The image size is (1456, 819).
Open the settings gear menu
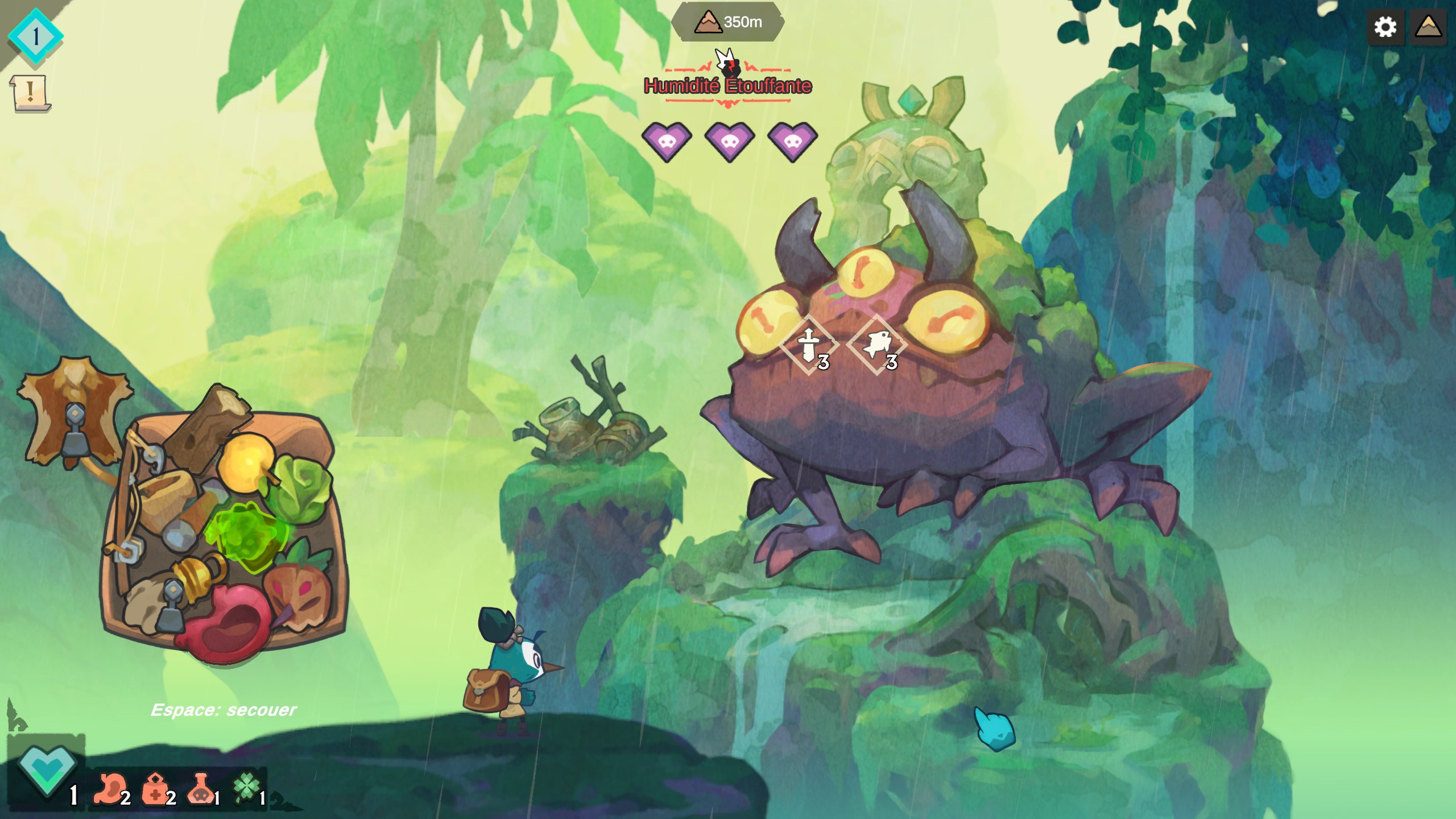pyautogui.click(x=1385, y=27)
